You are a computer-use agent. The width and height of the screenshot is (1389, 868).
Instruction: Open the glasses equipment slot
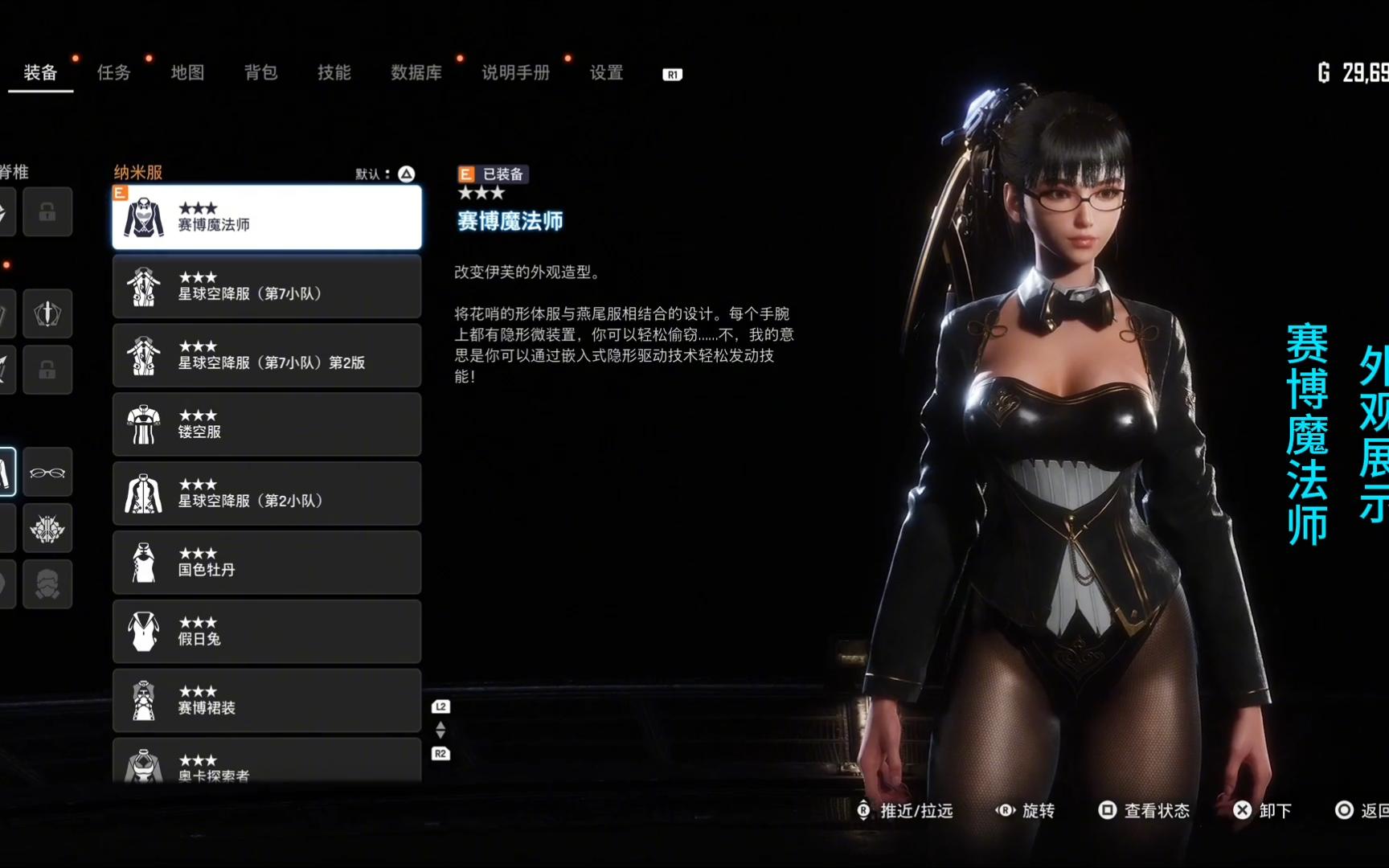click(47, 473)
